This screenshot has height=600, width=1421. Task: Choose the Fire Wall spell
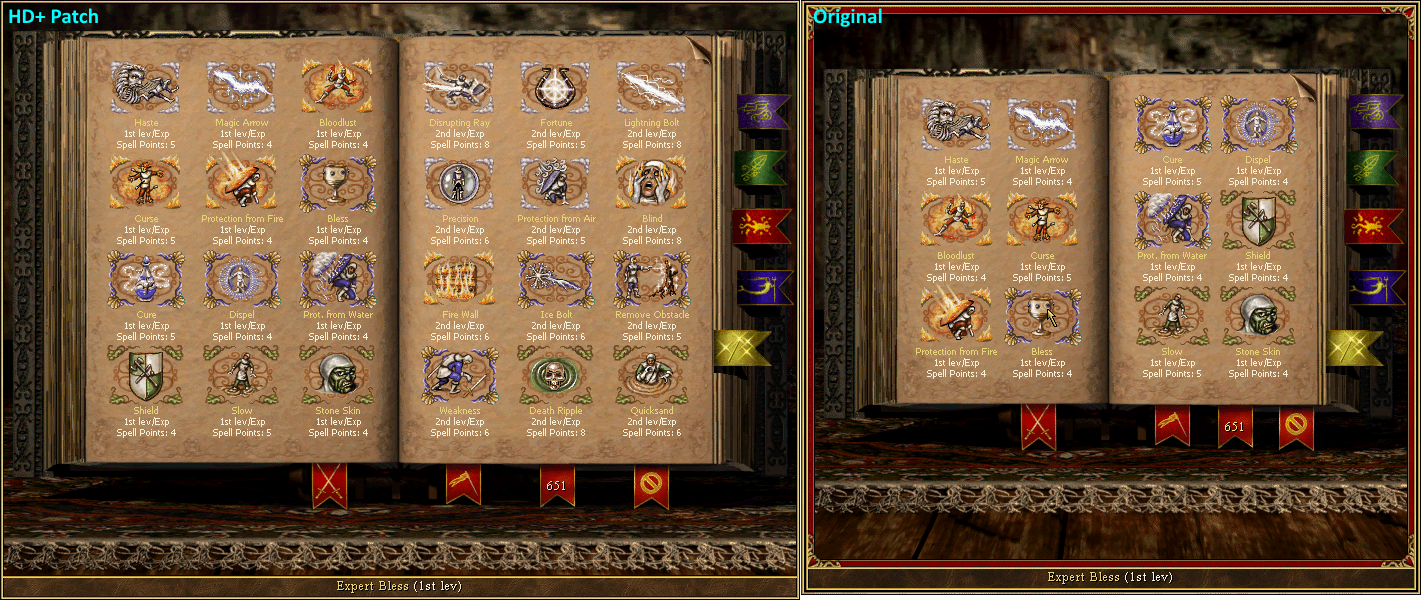pos(458,279)
